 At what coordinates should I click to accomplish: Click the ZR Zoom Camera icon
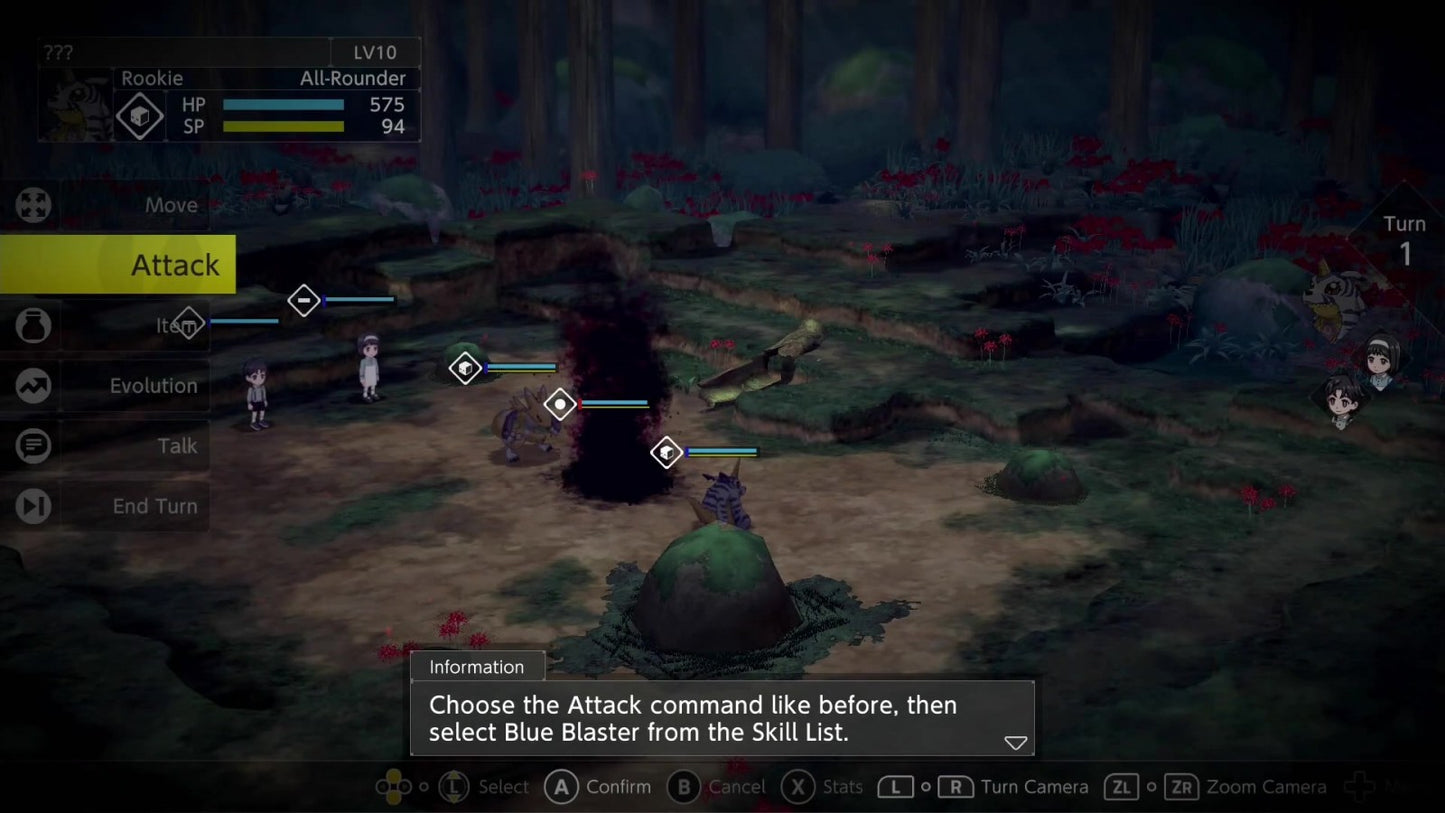point(1183,787)
